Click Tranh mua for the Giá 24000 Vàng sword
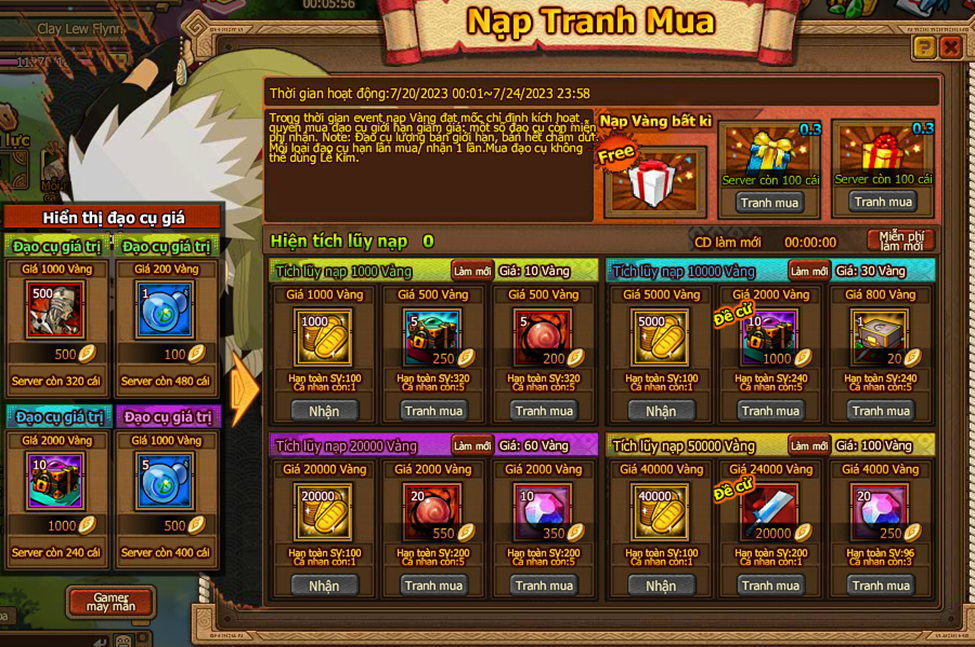The height and width of the screenshot is (647, 975). coord(770,585)
